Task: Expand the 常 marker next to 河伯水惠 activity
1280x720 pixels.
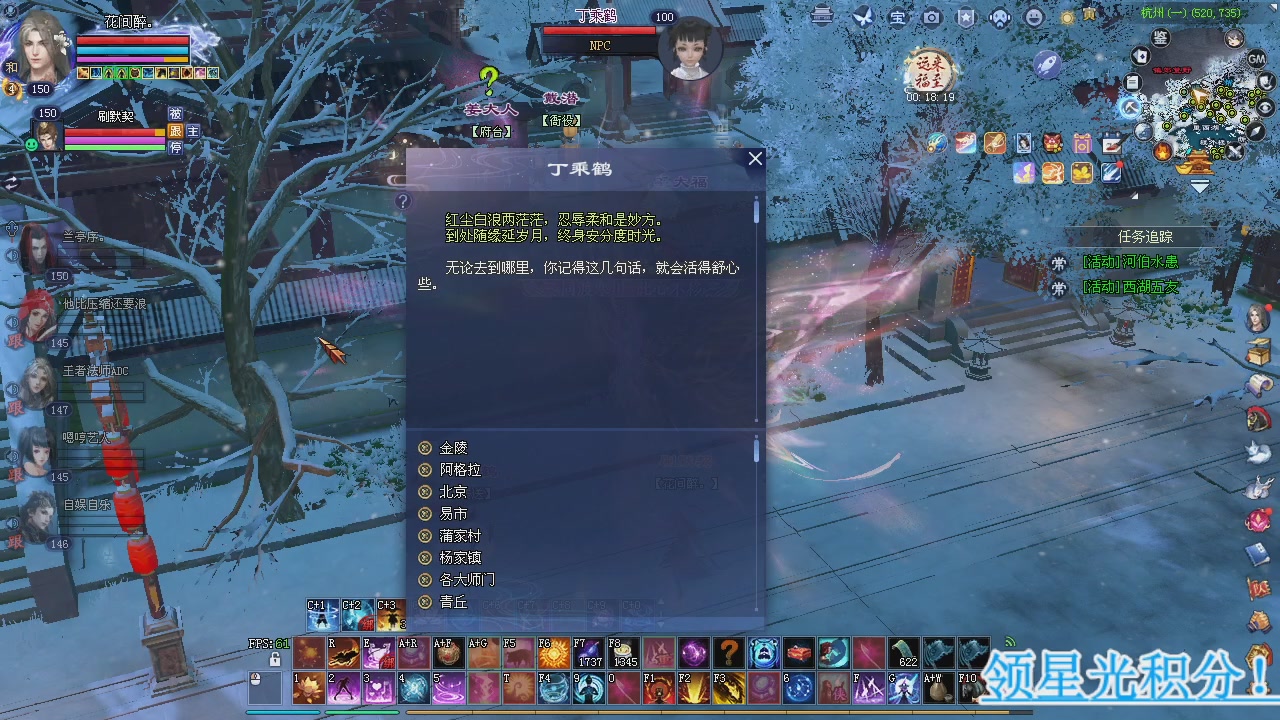Action: pos(1059,263)
